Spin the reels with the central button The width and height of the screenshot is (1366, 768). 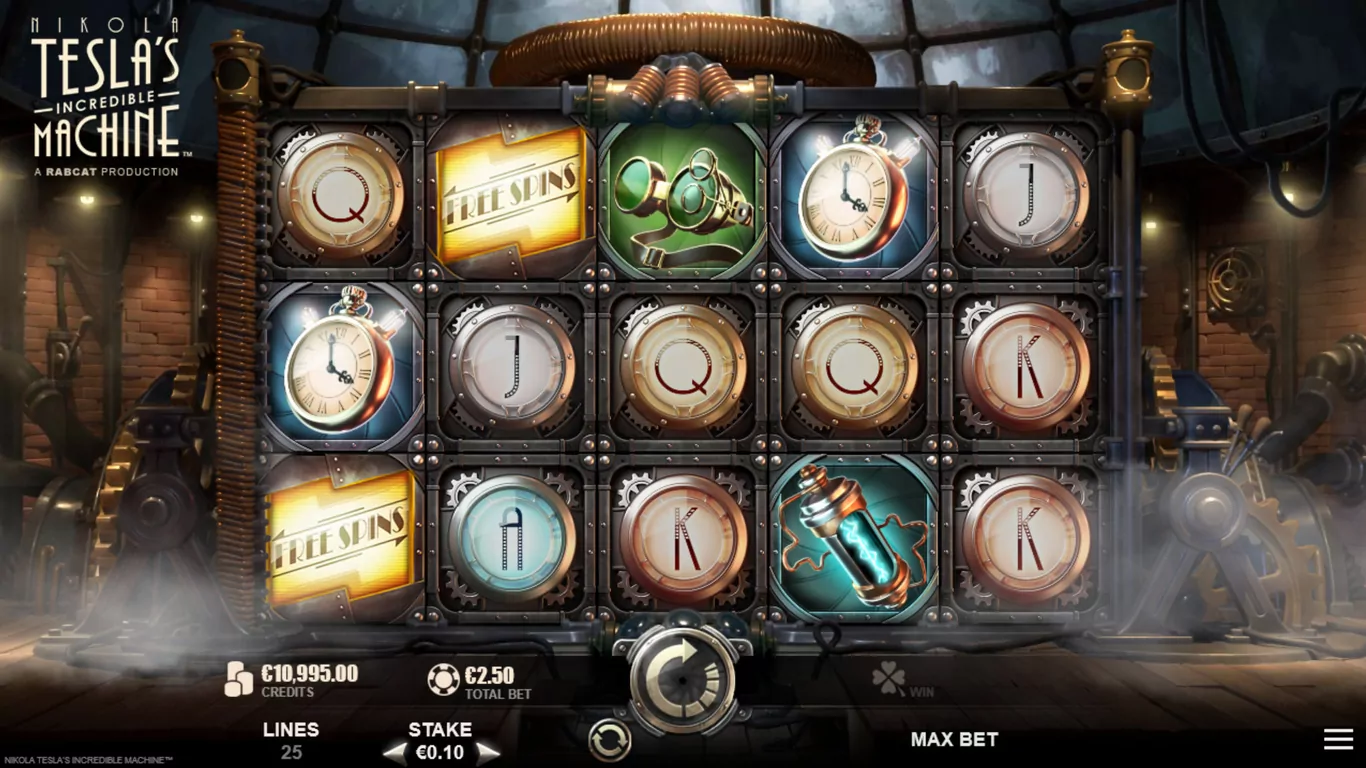(x=683, y=679)
